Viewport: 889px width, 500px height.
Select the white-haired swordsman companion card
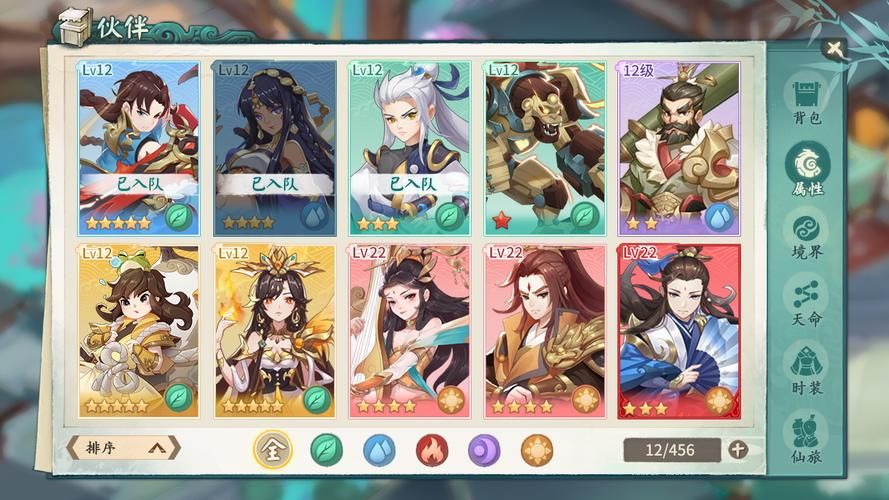410,147
